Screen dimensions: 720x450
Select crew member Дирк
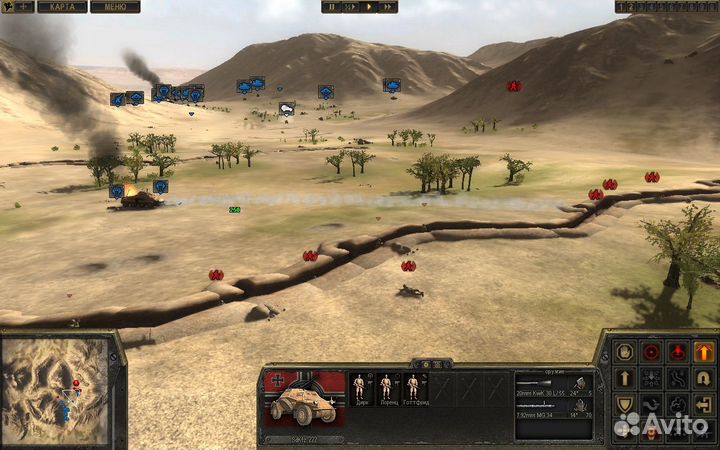coord(360,389)
